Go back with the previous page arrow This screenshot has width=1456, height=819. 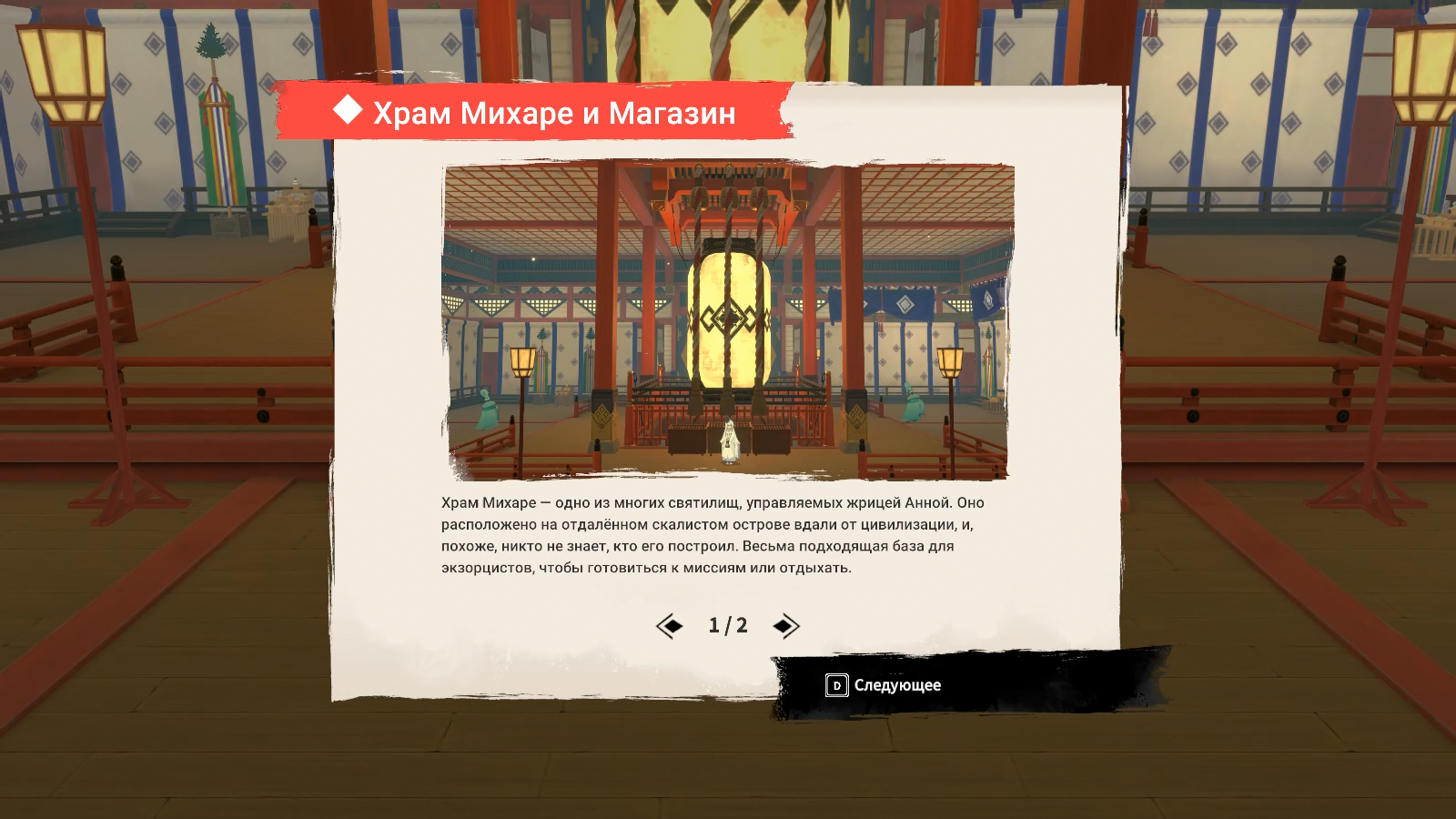(670, 626)
